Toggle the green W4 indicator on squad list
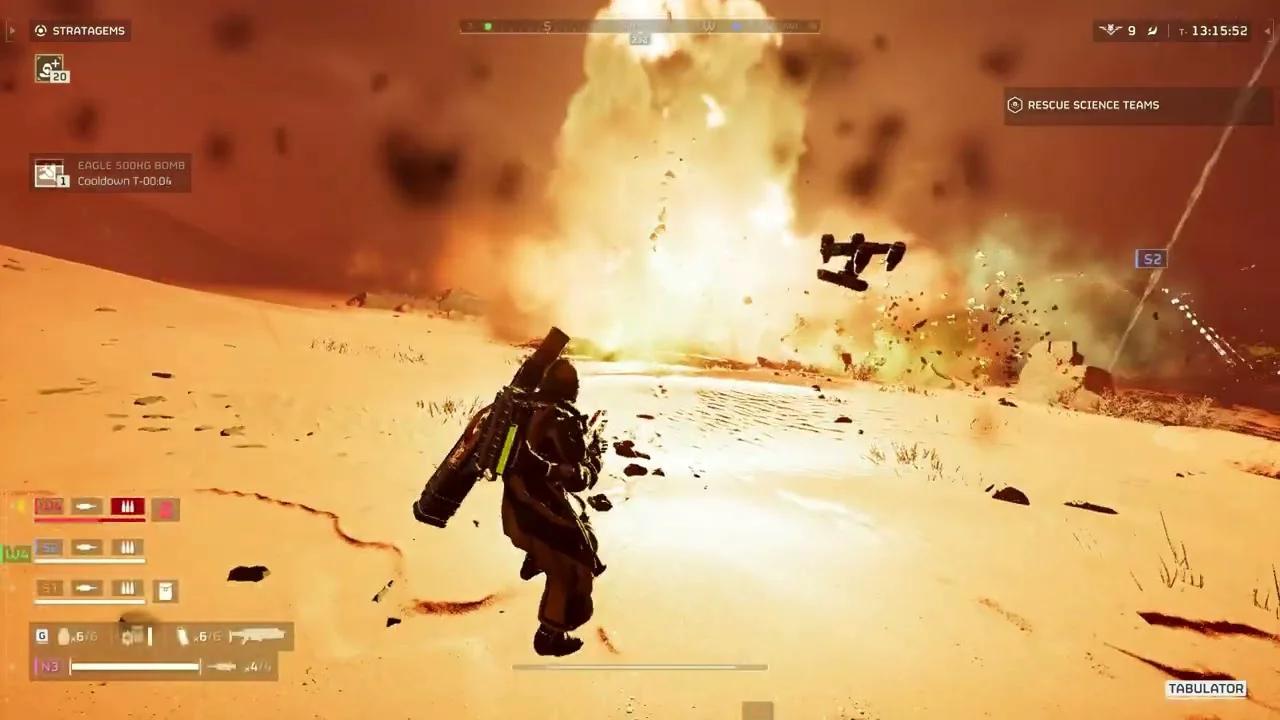The width and height of the screenshot is (1280, 720). [x=16, y=552]
